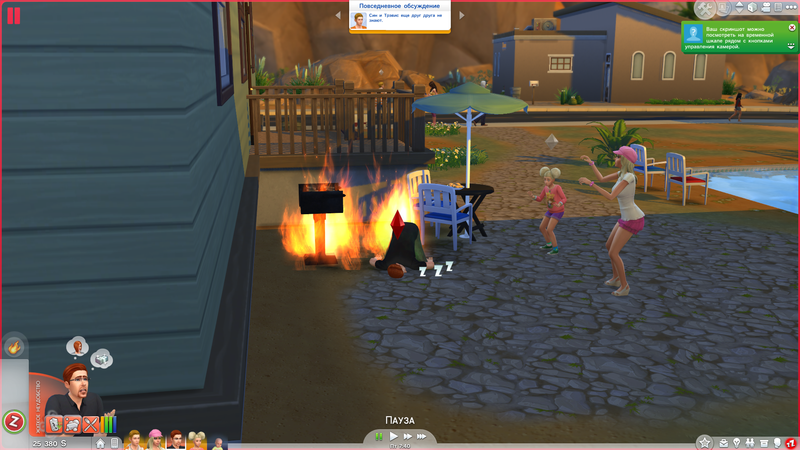
Task: Select the pink-cap Sim household portrait
Action: (x=156, y=440)
